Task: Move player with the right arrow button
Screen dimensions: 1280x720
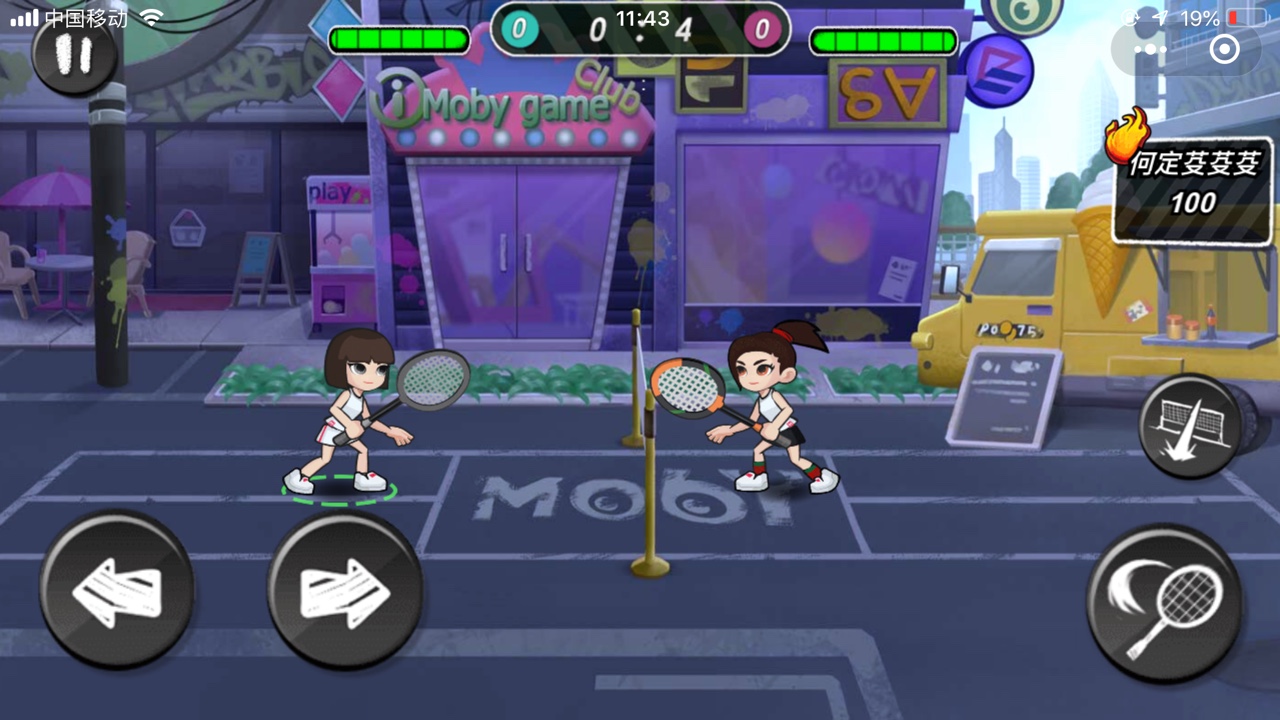Action: click(345, 591)
